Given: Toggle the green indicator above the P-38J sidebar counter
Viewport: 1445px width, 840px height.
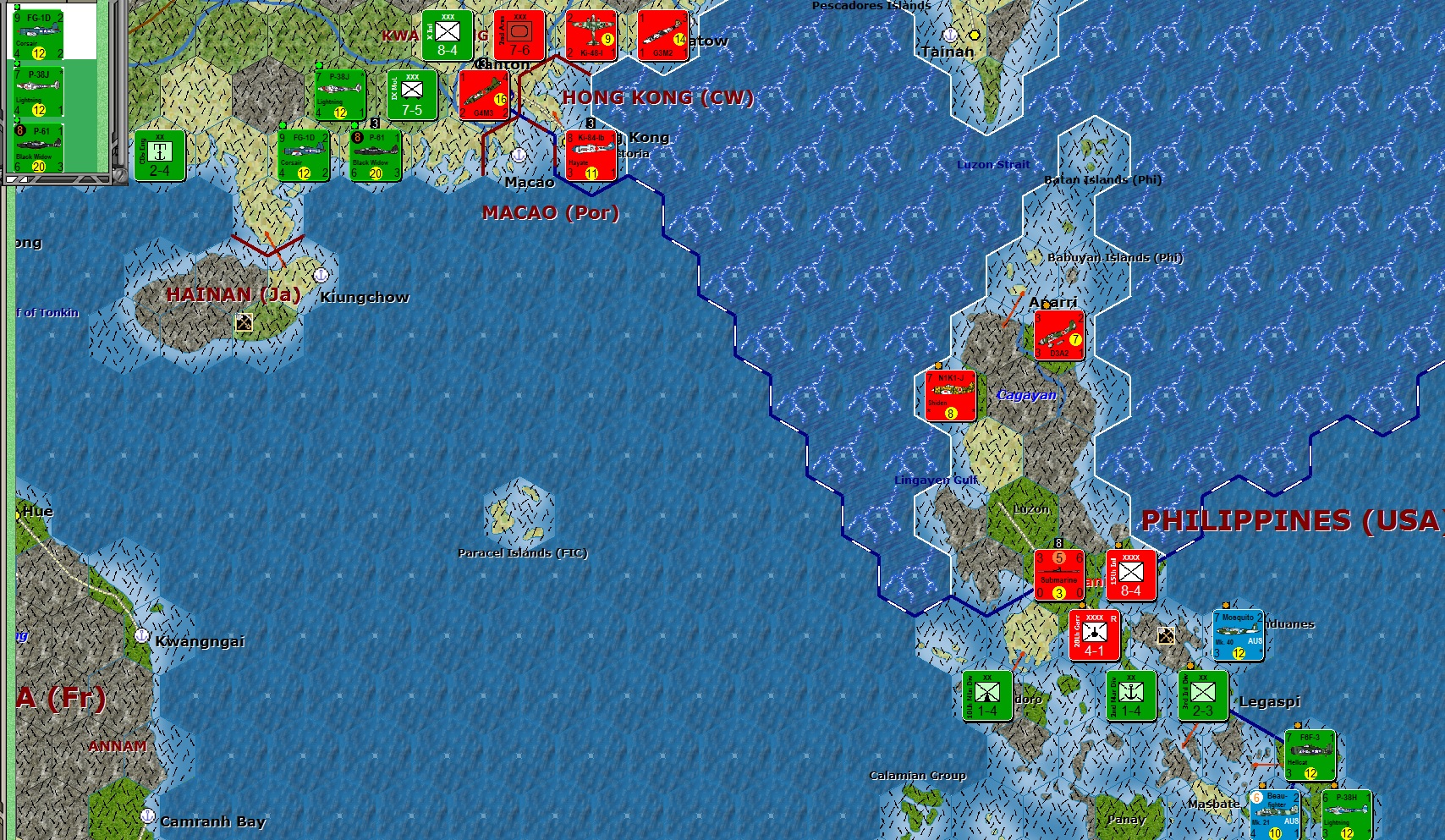Looking at the screenshot, I should click(18, 63).
